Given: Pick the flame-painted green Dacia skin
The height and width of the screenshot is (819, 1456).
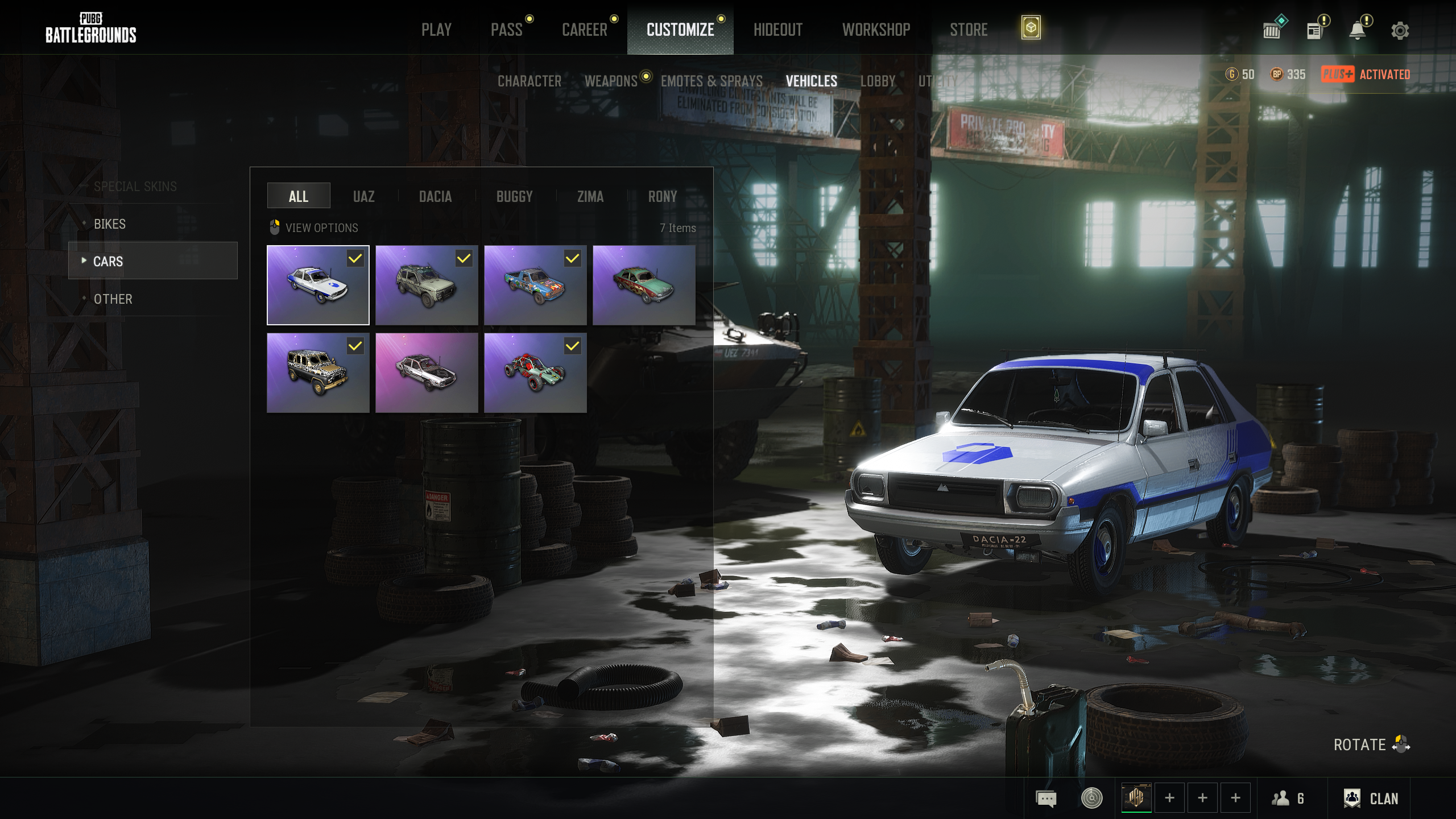Looking at the screenshot, I should click(644, 286).
